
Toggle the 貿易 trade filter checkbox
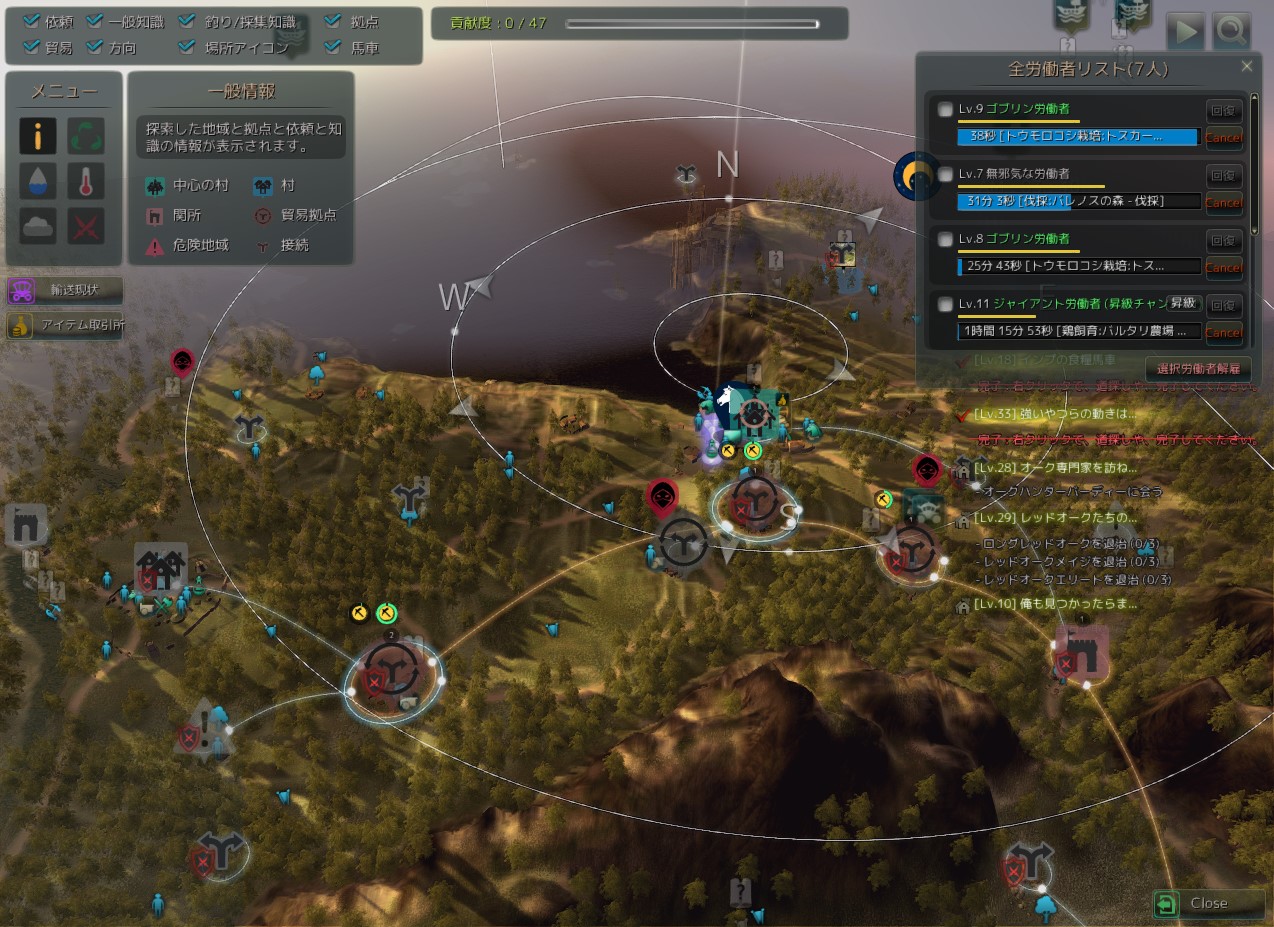pos(31,47)
